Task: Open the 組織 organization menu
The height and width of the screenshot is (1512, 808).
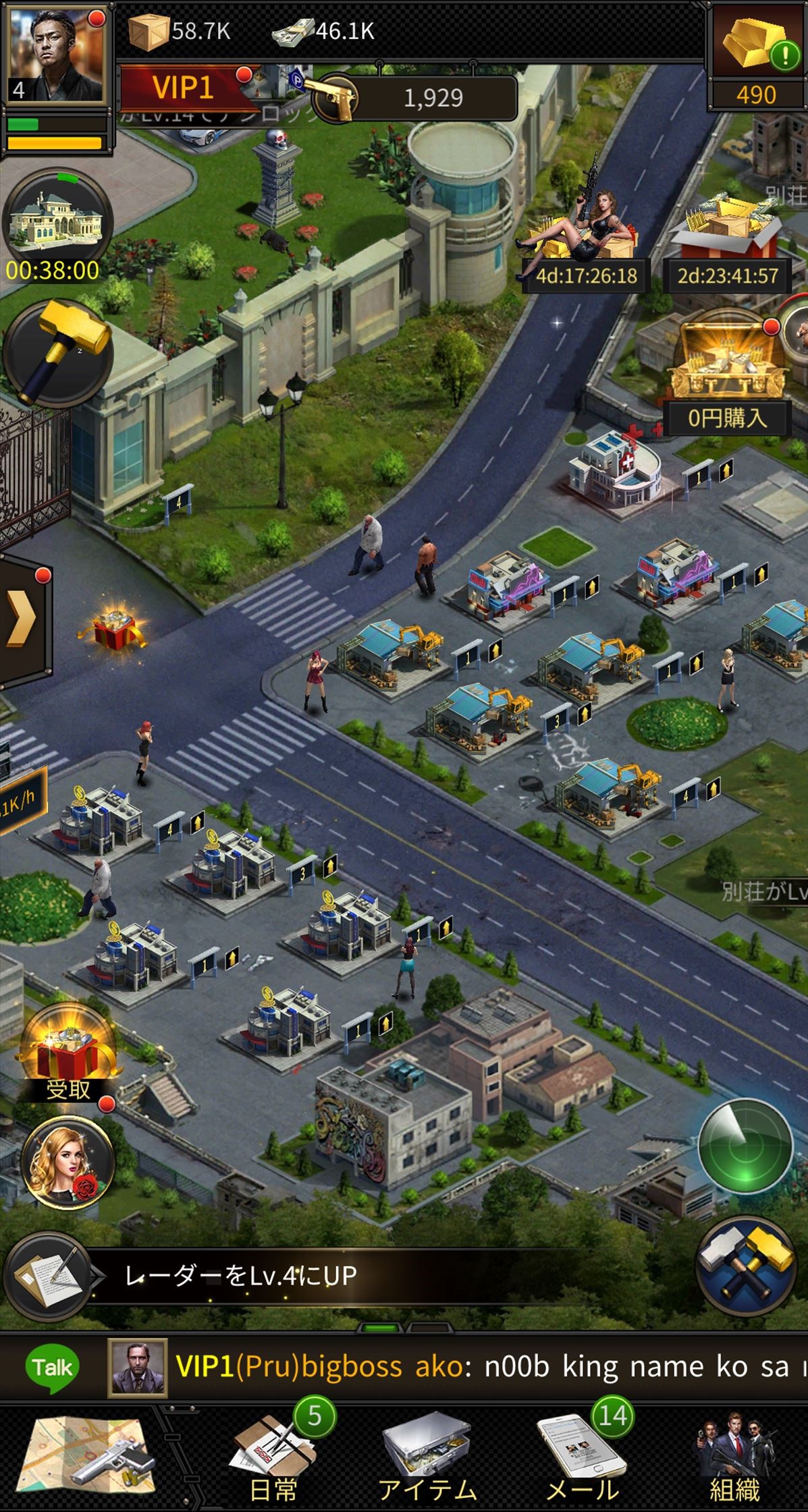Action: (x=734, y=1461)
